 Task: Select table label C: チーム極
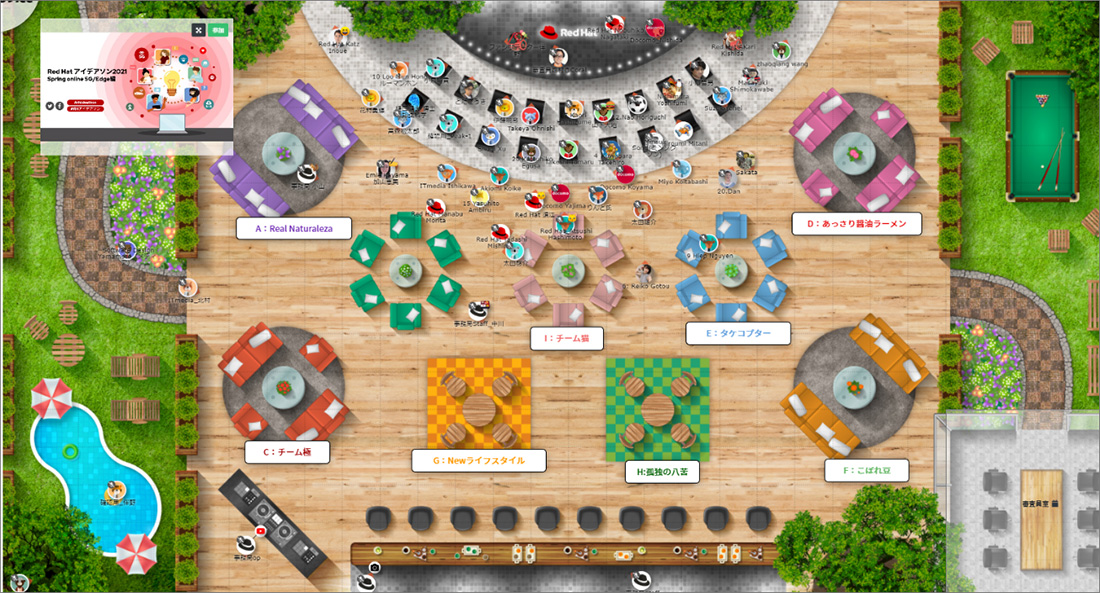tap(287, 452)
